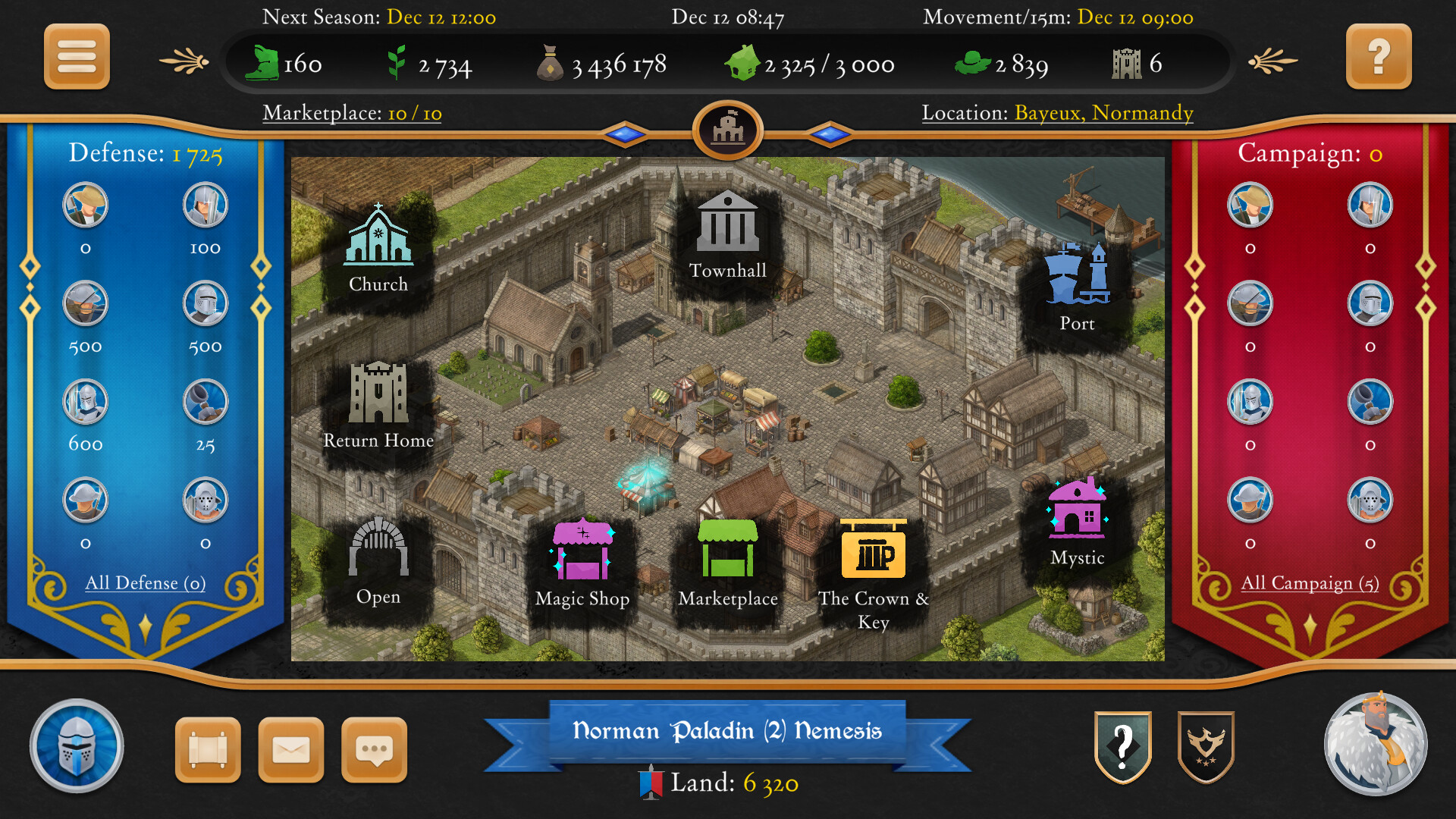Open the All Campaign list
Image resolution: width=1456 pixels, height=819 pixels.
[1310, 583]
